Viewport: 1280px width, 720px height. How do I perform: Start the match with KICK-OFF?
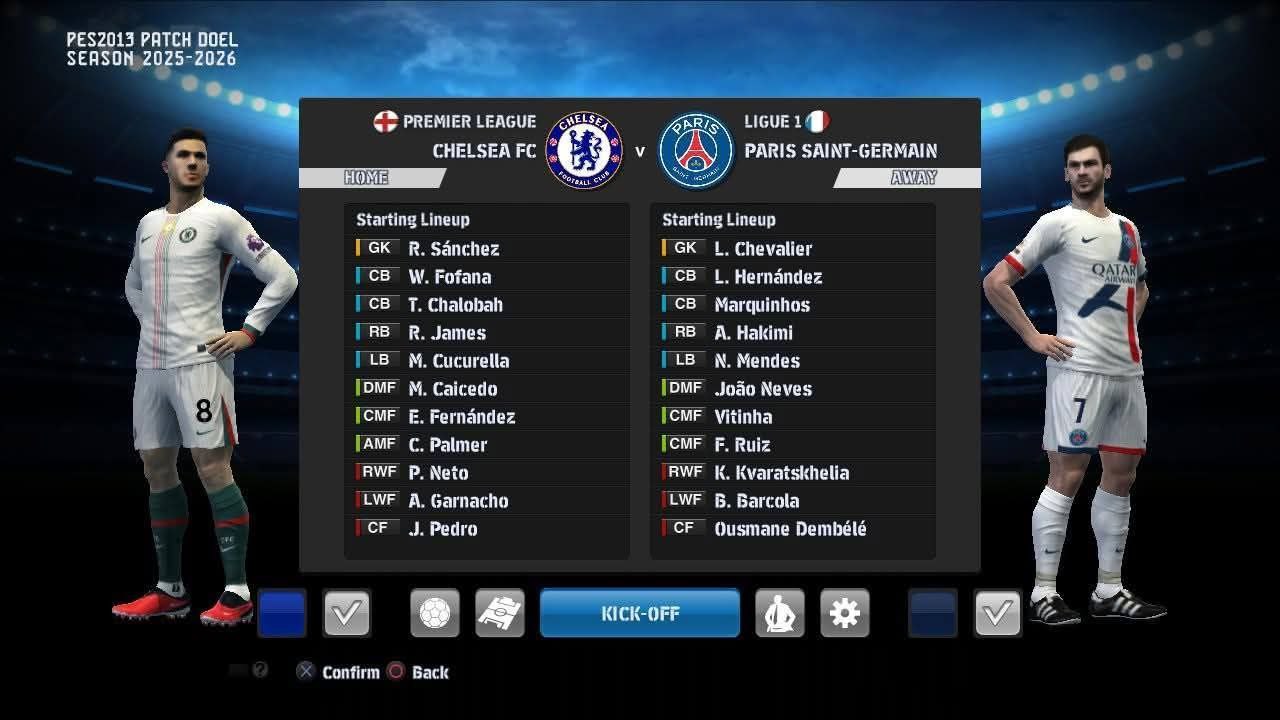coord(640,613)
